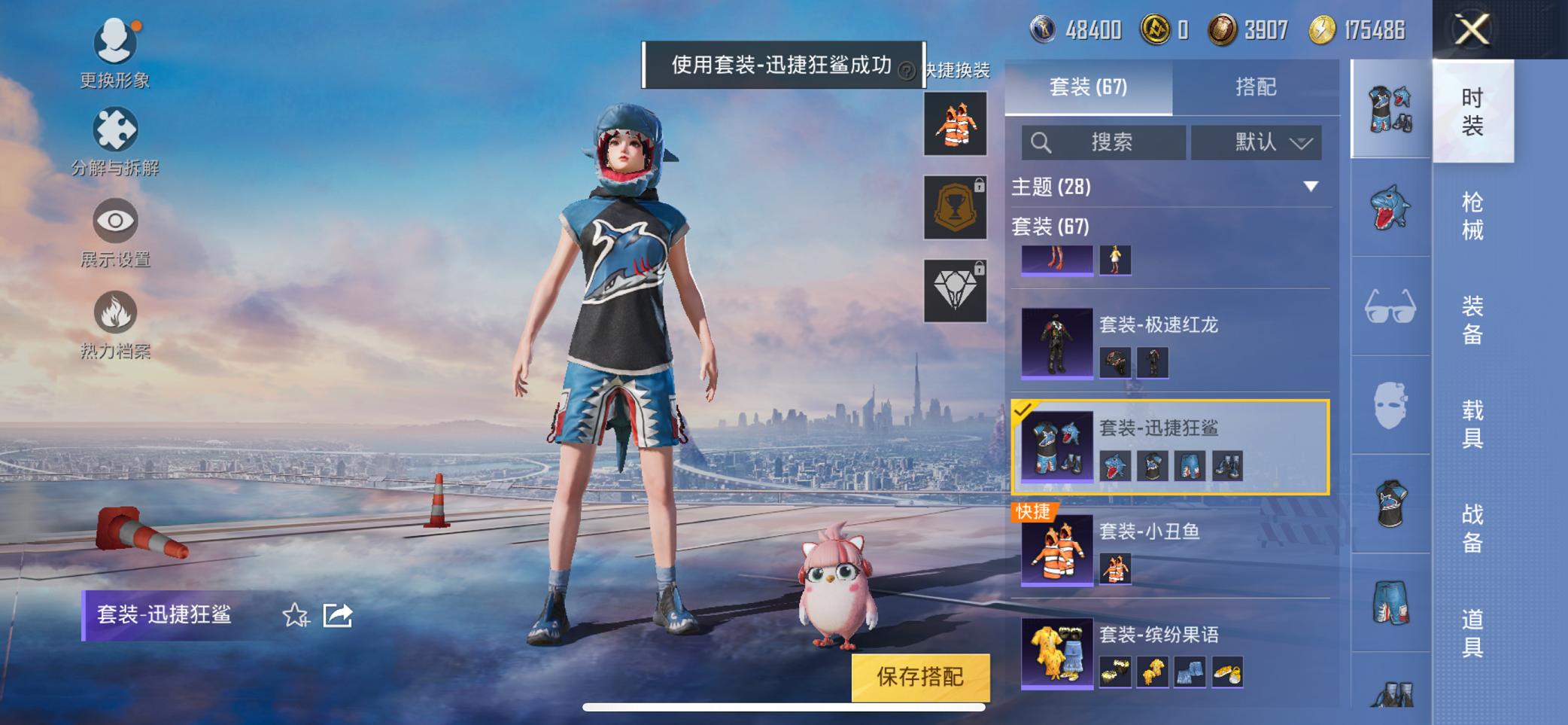
Task: Open the clownfish quick-swap outfit icon
Action: (955, 126)
